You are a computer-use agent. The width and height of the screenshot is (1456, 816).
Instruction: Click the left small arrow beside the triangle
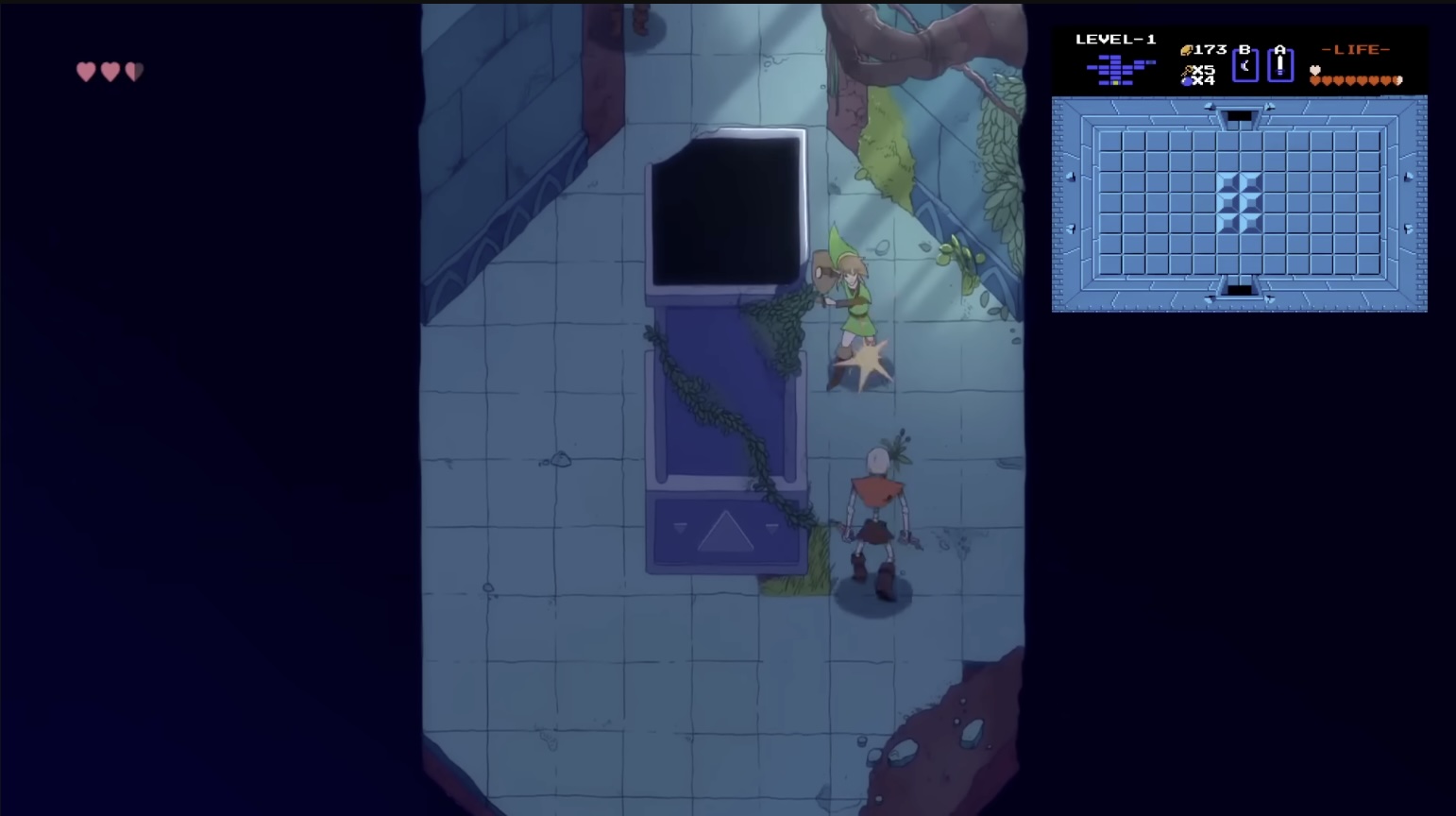[x=679, y=529]
